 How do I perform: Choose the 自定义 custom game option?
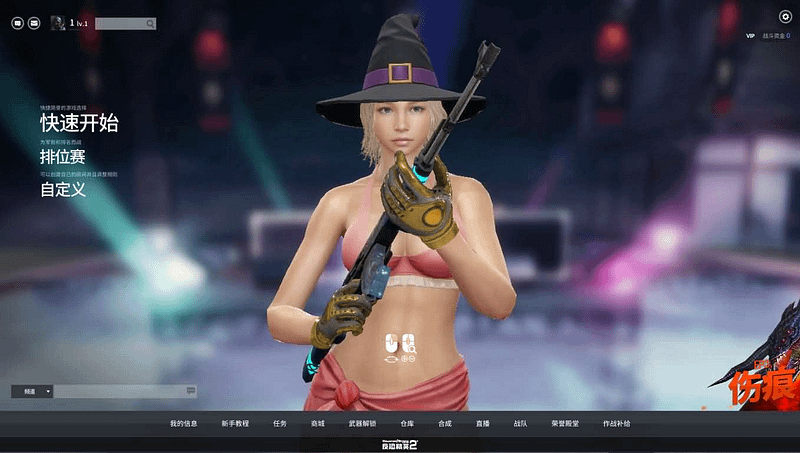click(x=63, y=189)
